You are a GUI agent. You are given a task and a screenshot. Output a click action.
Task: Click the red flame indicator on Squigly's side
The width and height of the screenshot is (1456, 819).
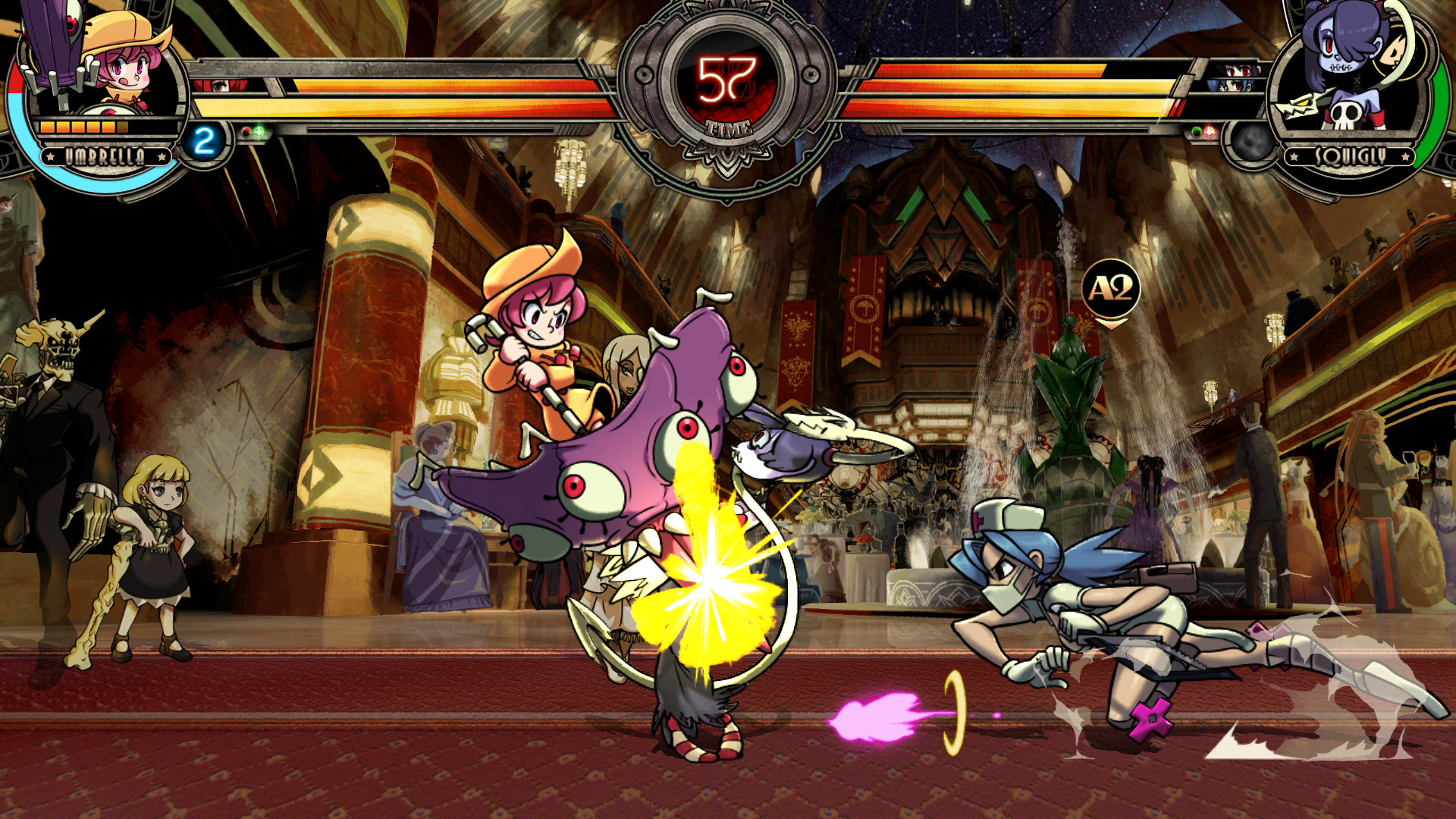pos(1209,131)
